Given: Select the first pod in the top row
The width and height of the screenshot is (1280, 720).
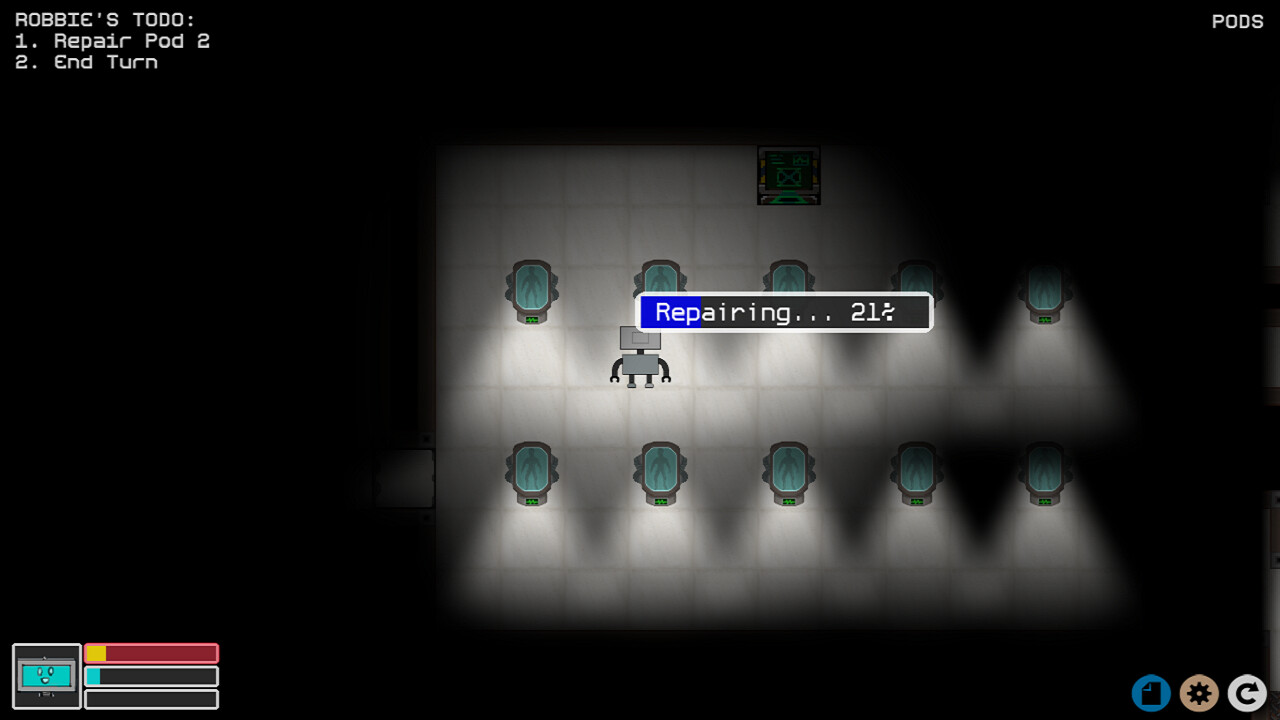Looking at the screenshot, I should click(x=530, y=290).
